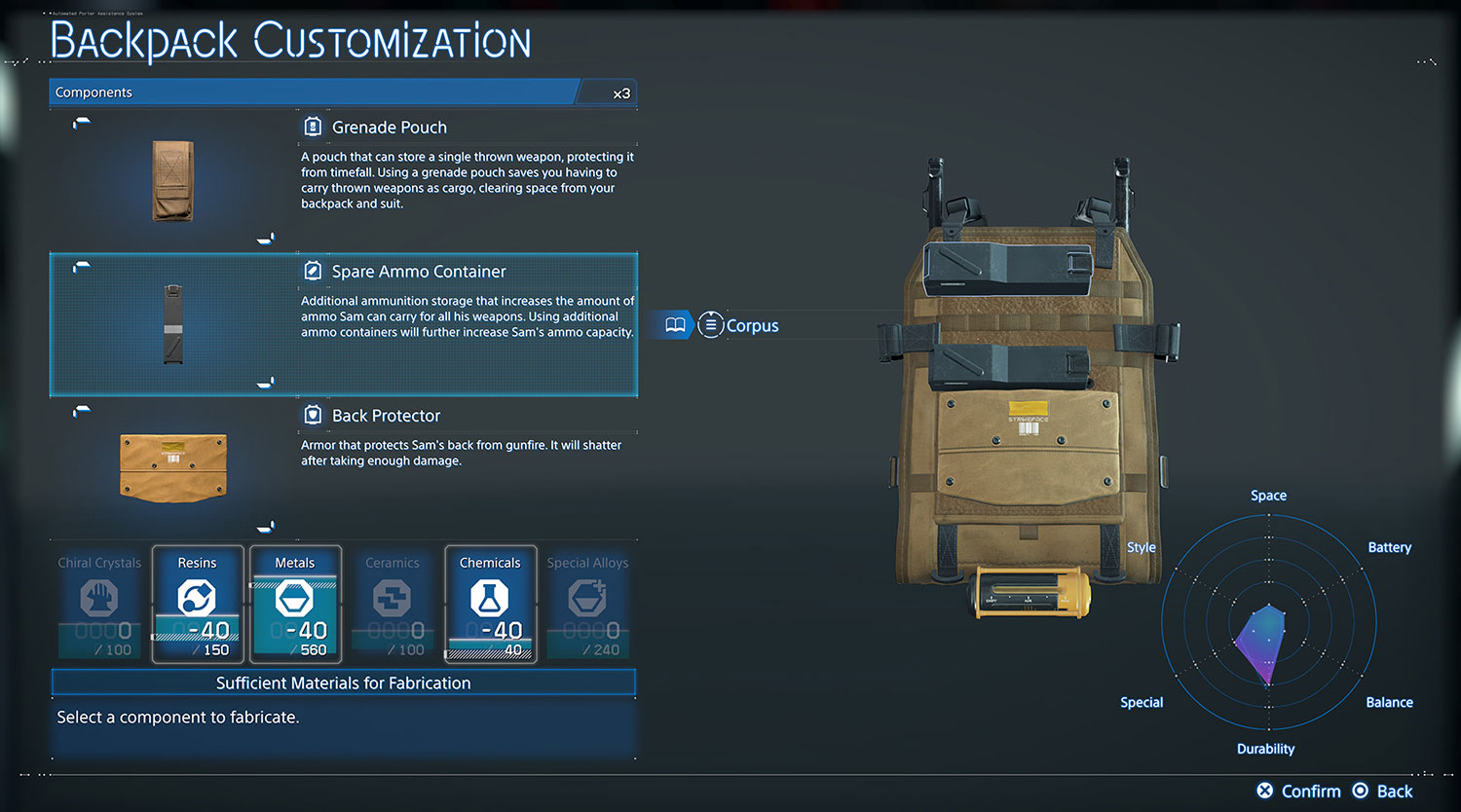Select the Metals material tile
The width and height of the screenshot is (1461, 812).
[x=294, y=604]
